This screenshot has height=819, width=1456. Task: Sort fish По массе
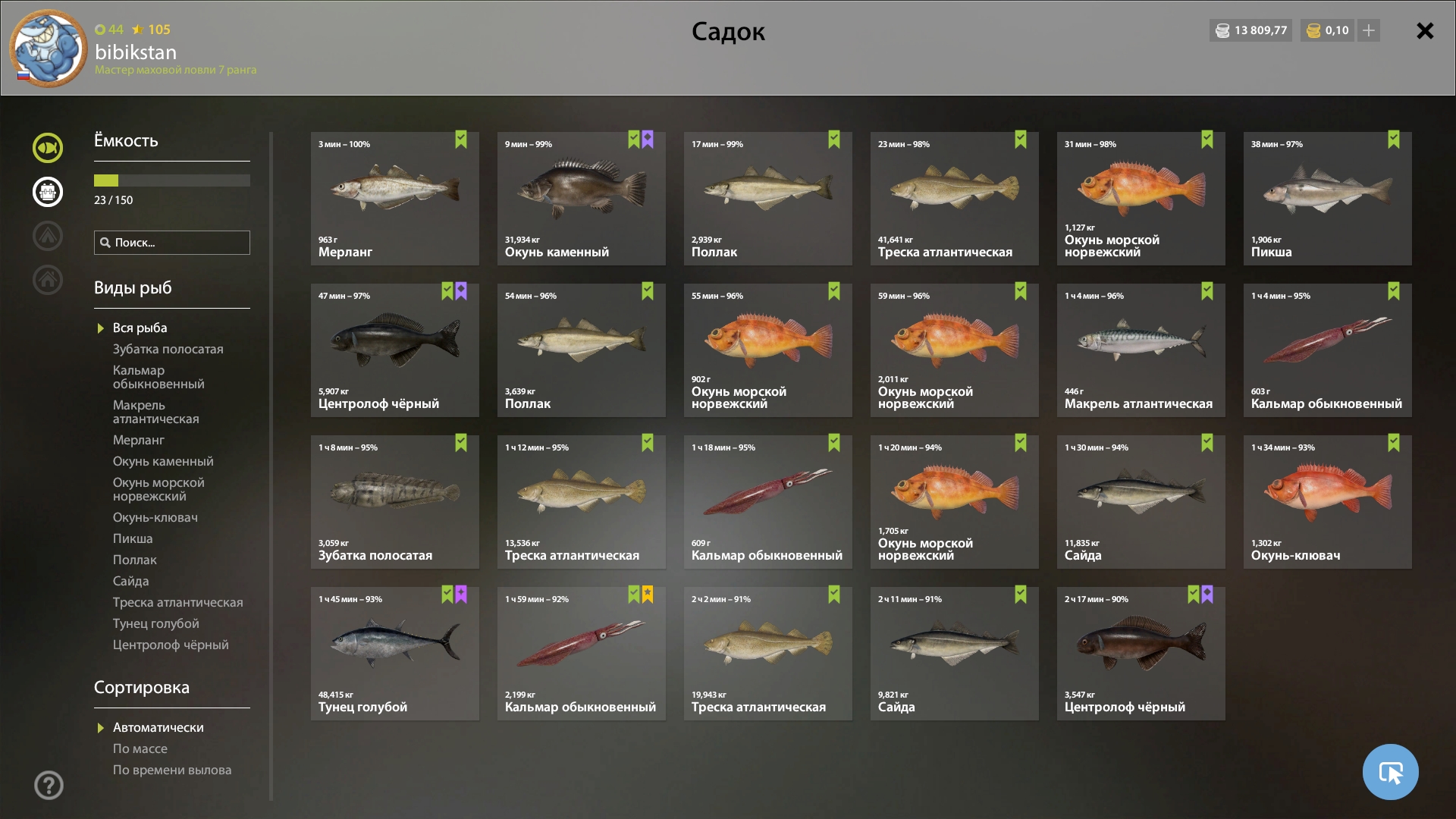140,748
